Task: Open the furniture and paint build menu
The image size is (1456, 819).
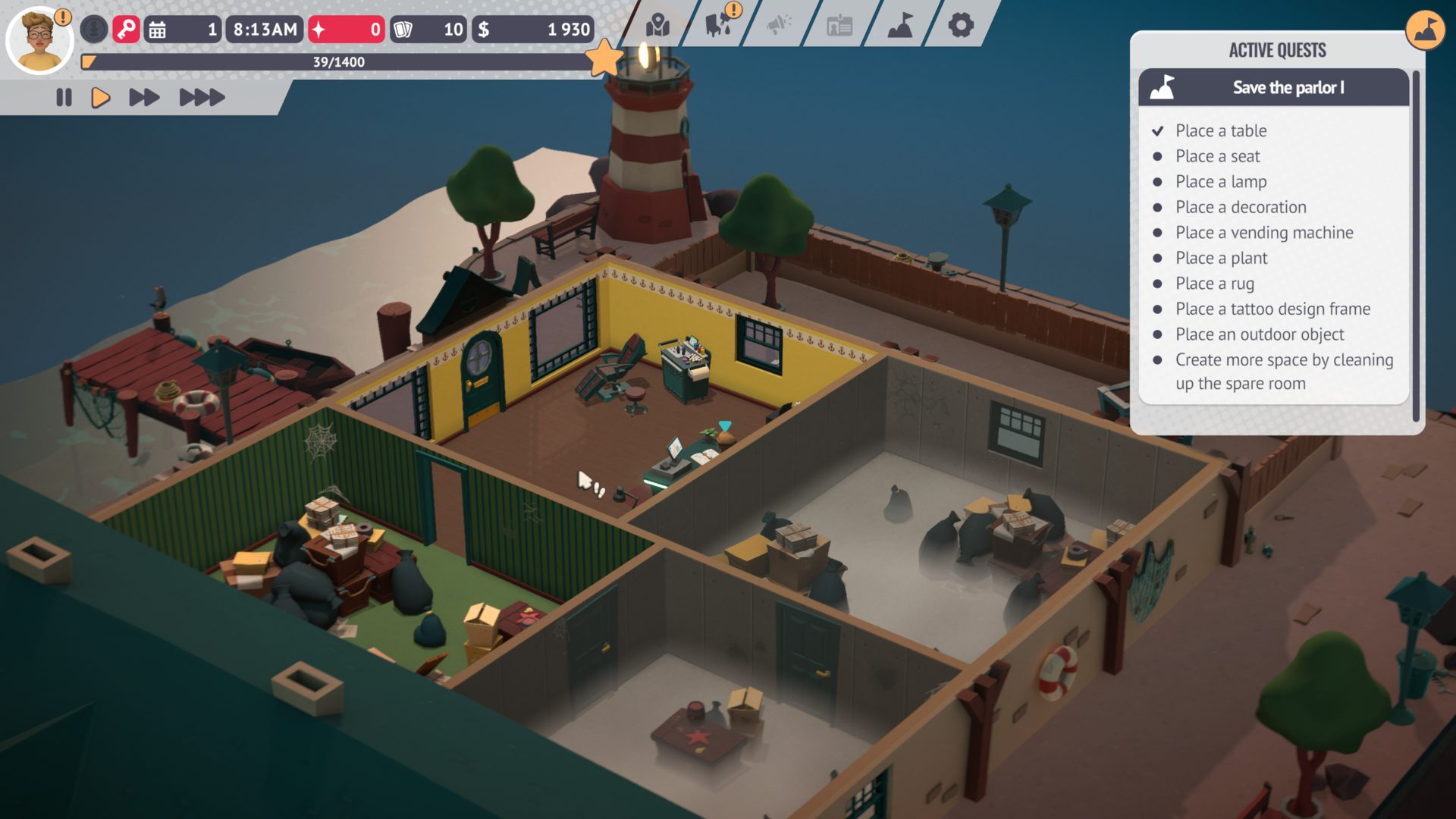Action: [717, 25]
